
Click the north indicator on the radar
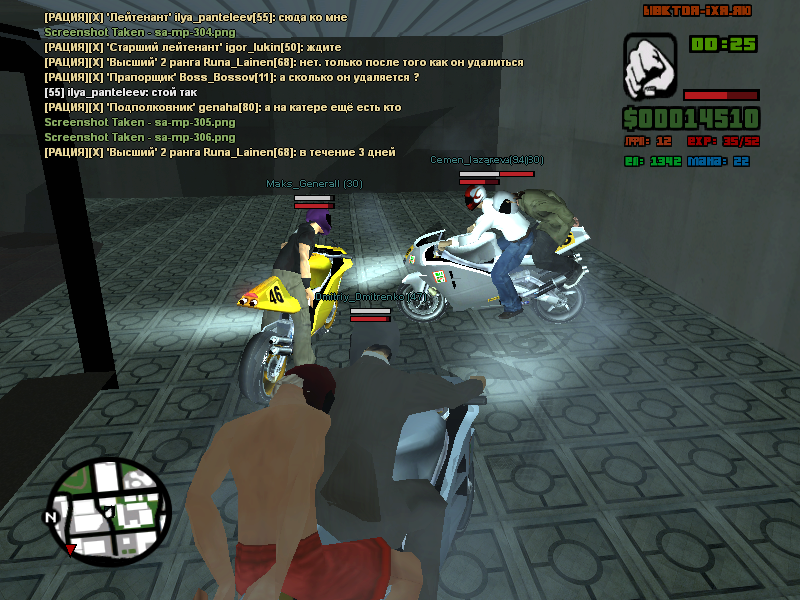[50, 517]
